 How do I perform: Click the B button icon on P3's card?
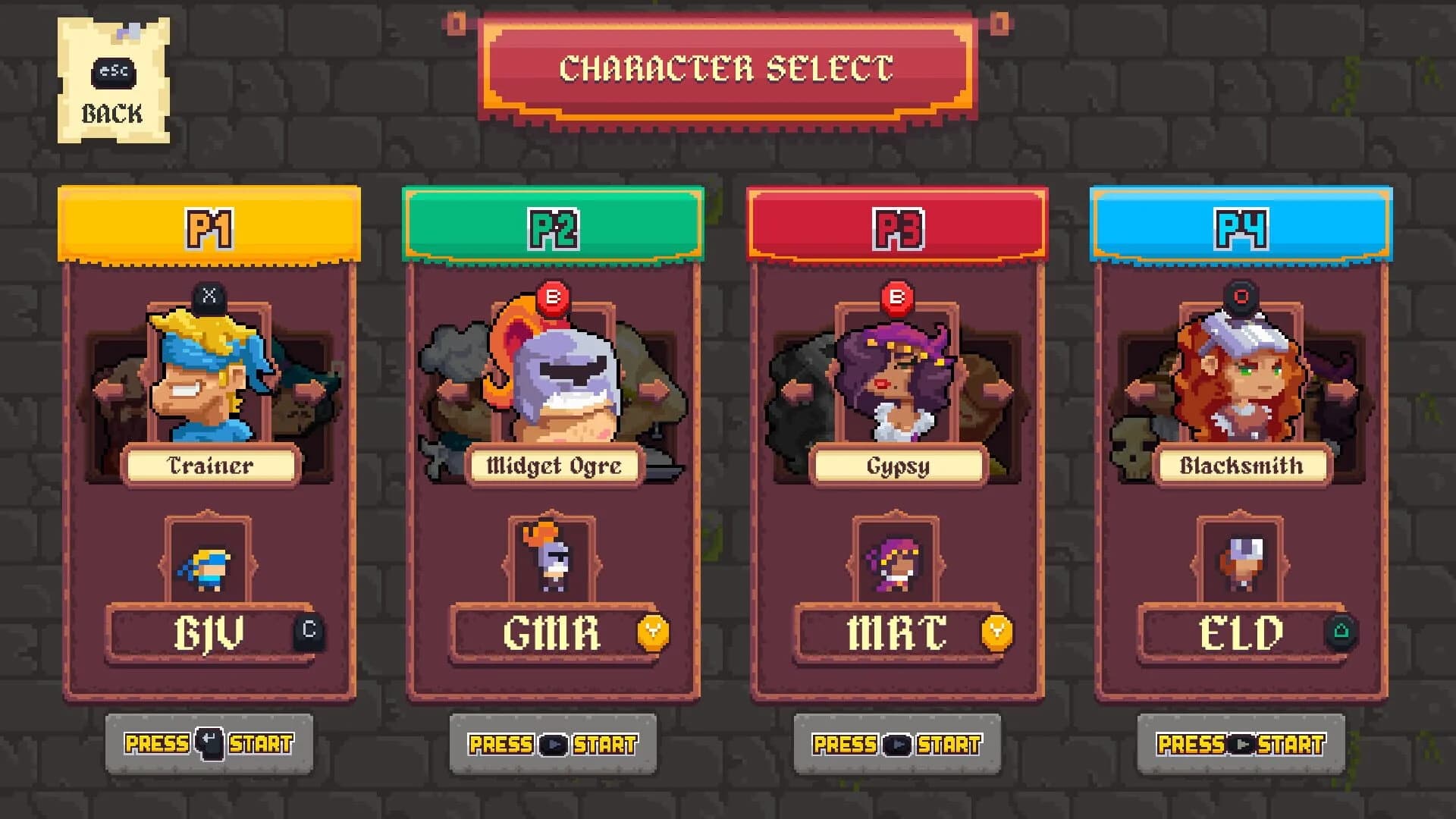[x=897, y=298]
